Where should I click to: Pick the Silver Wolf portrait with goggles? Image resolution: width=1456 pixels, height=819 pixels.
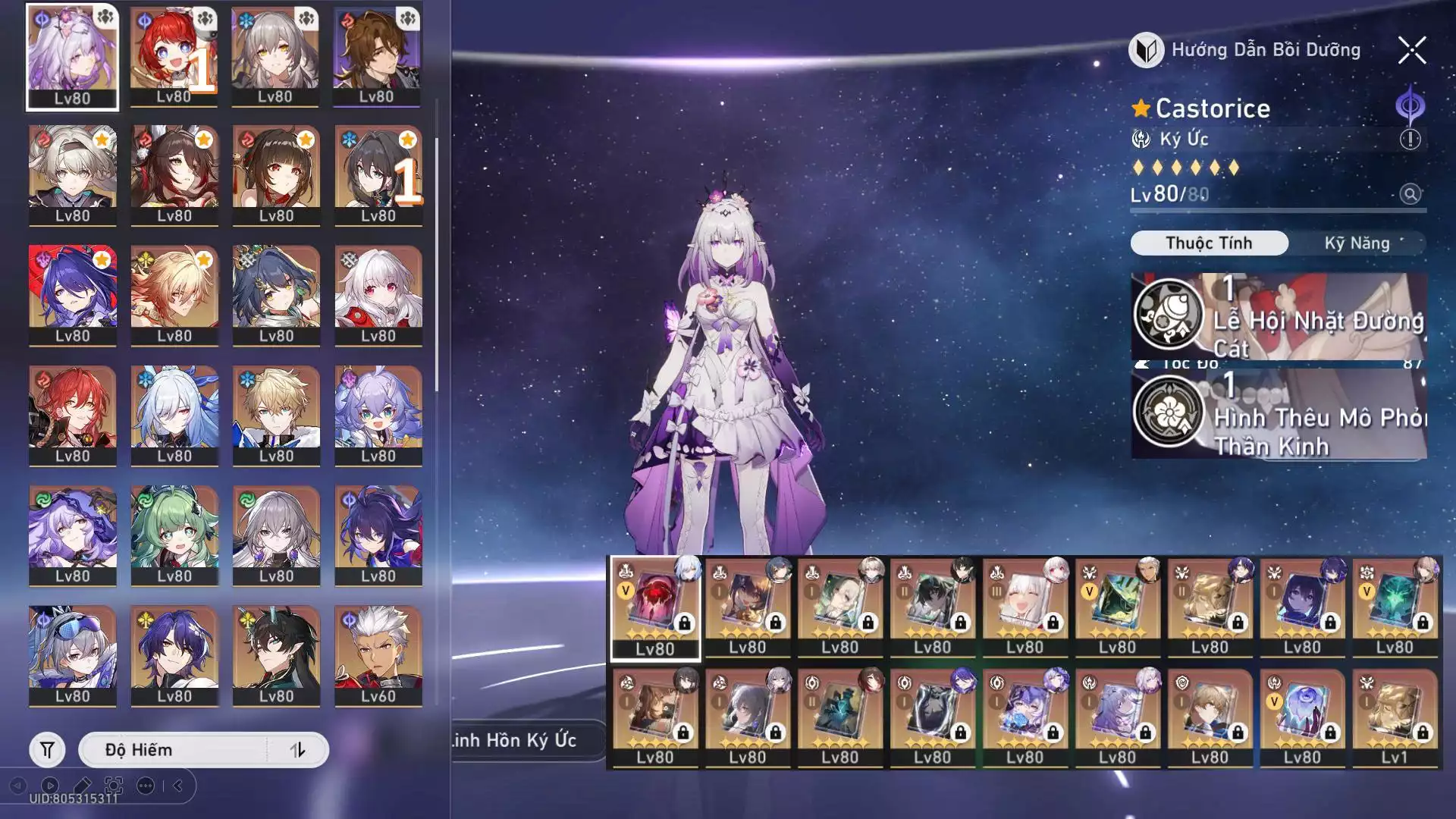click(x=73, y=655)
